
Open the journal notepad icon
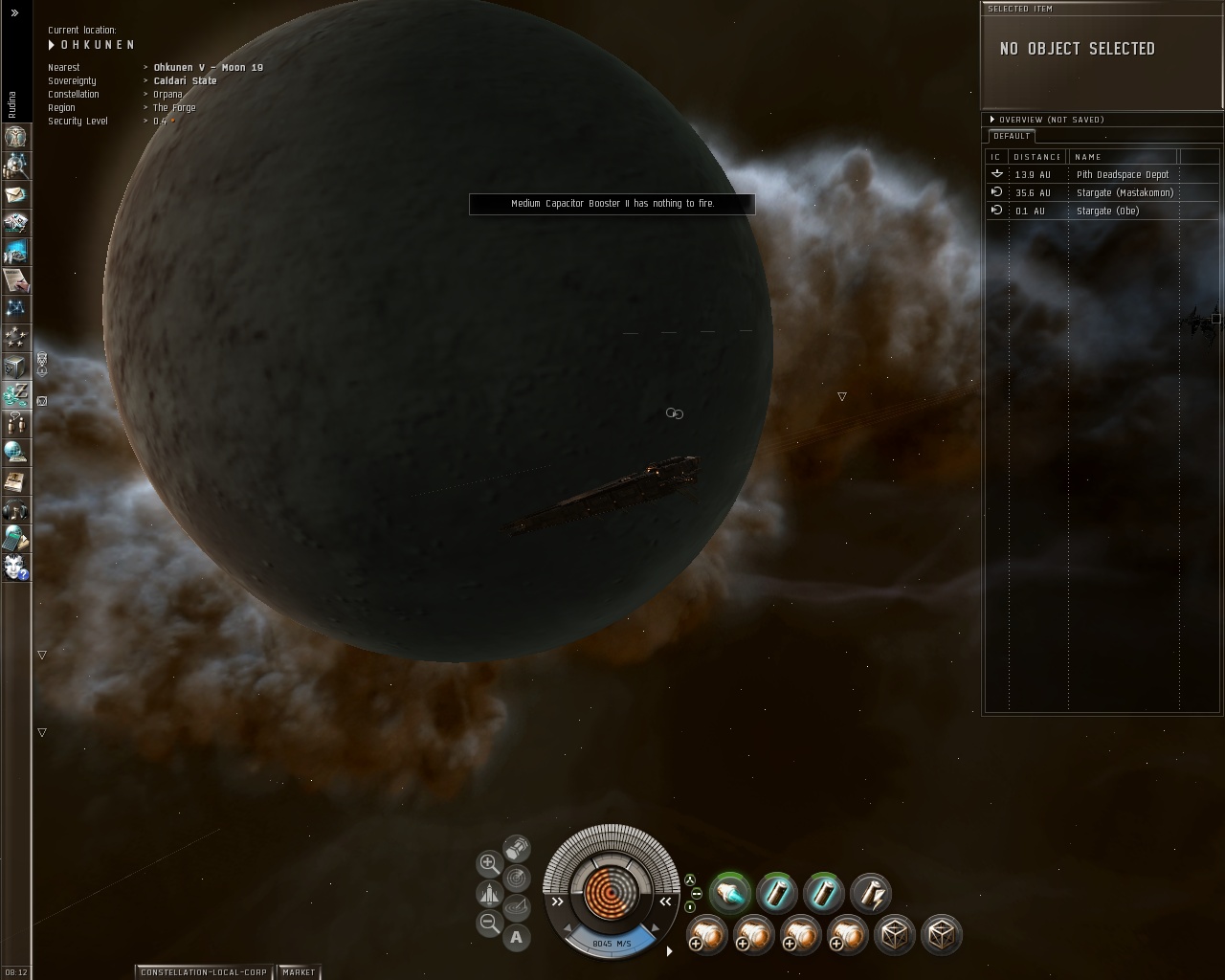coord(15,279)
